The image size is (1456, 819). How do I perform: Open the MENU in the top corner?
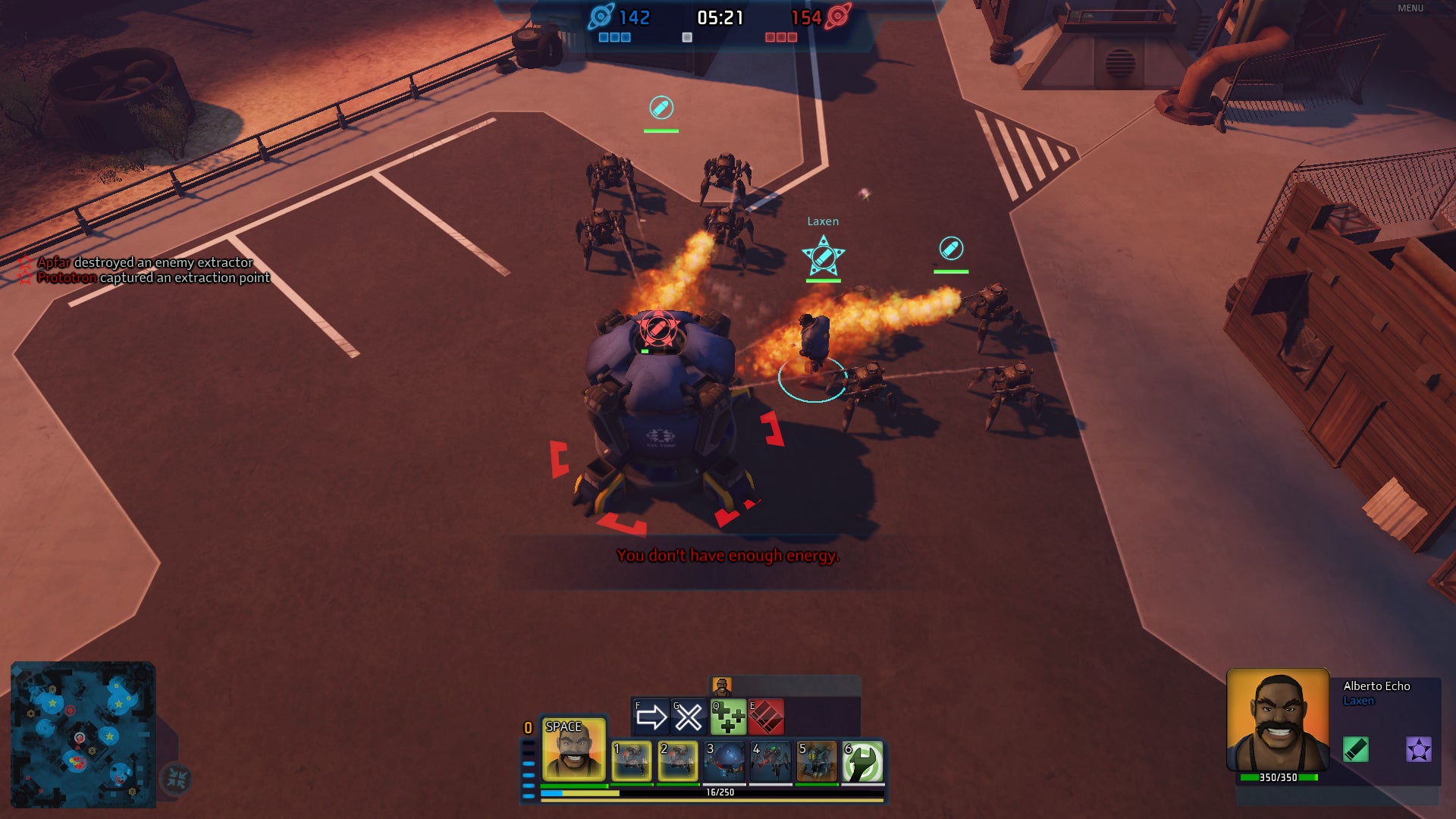point(1410,8)
